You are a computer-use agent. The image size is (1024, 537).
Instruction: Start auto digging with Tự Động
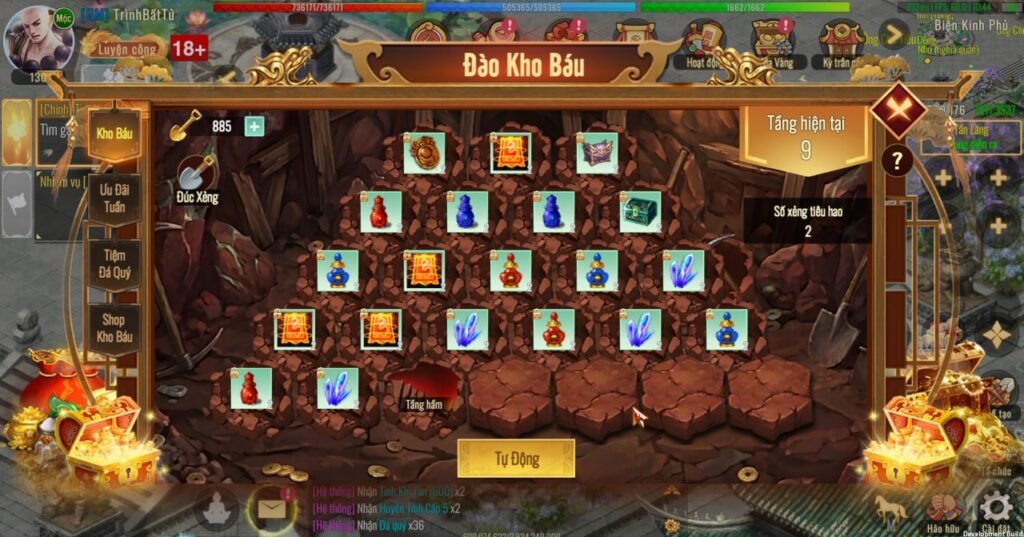tap(516, 458)
